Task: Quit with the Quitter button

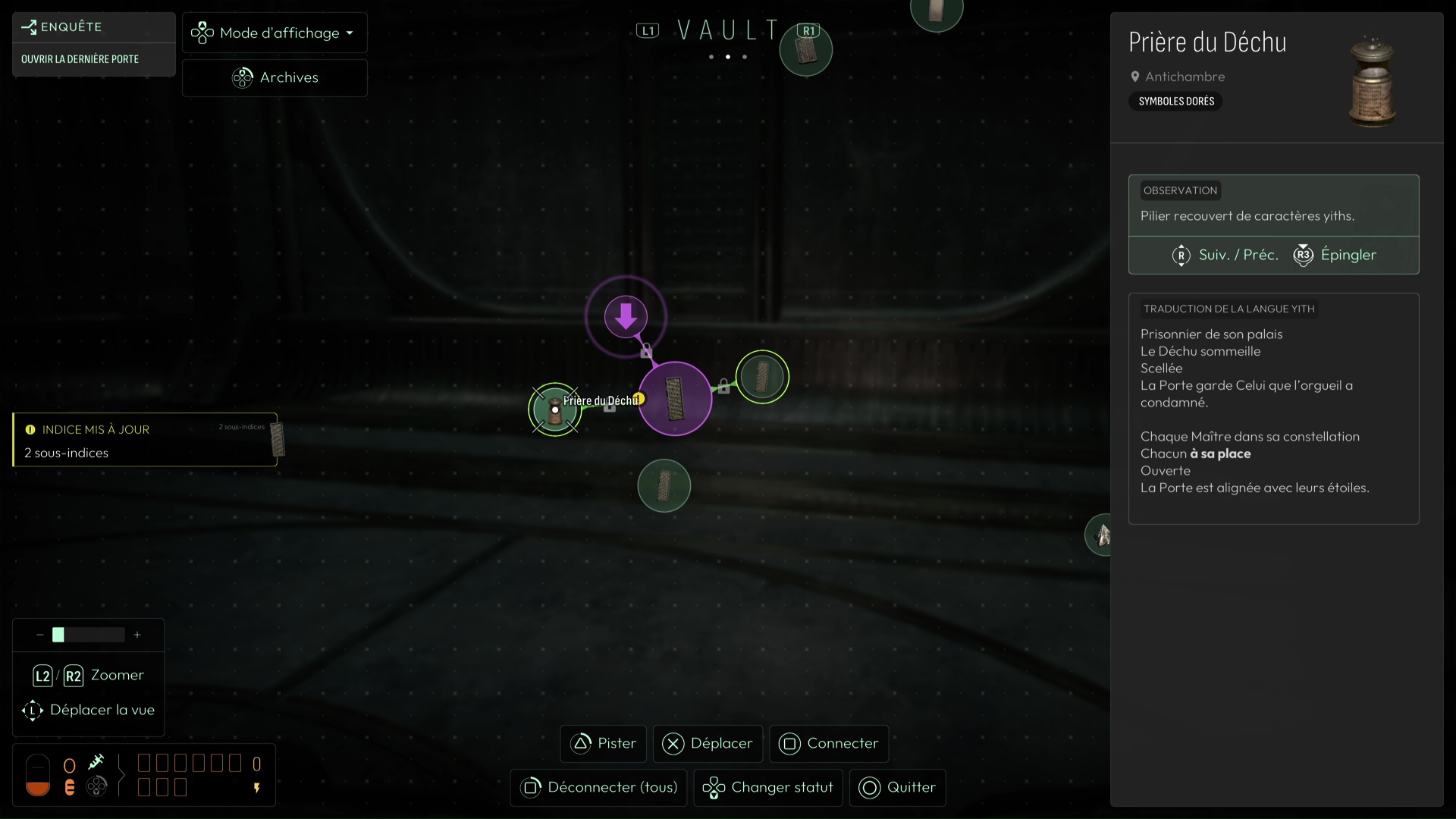Action: tap(897, 787)
